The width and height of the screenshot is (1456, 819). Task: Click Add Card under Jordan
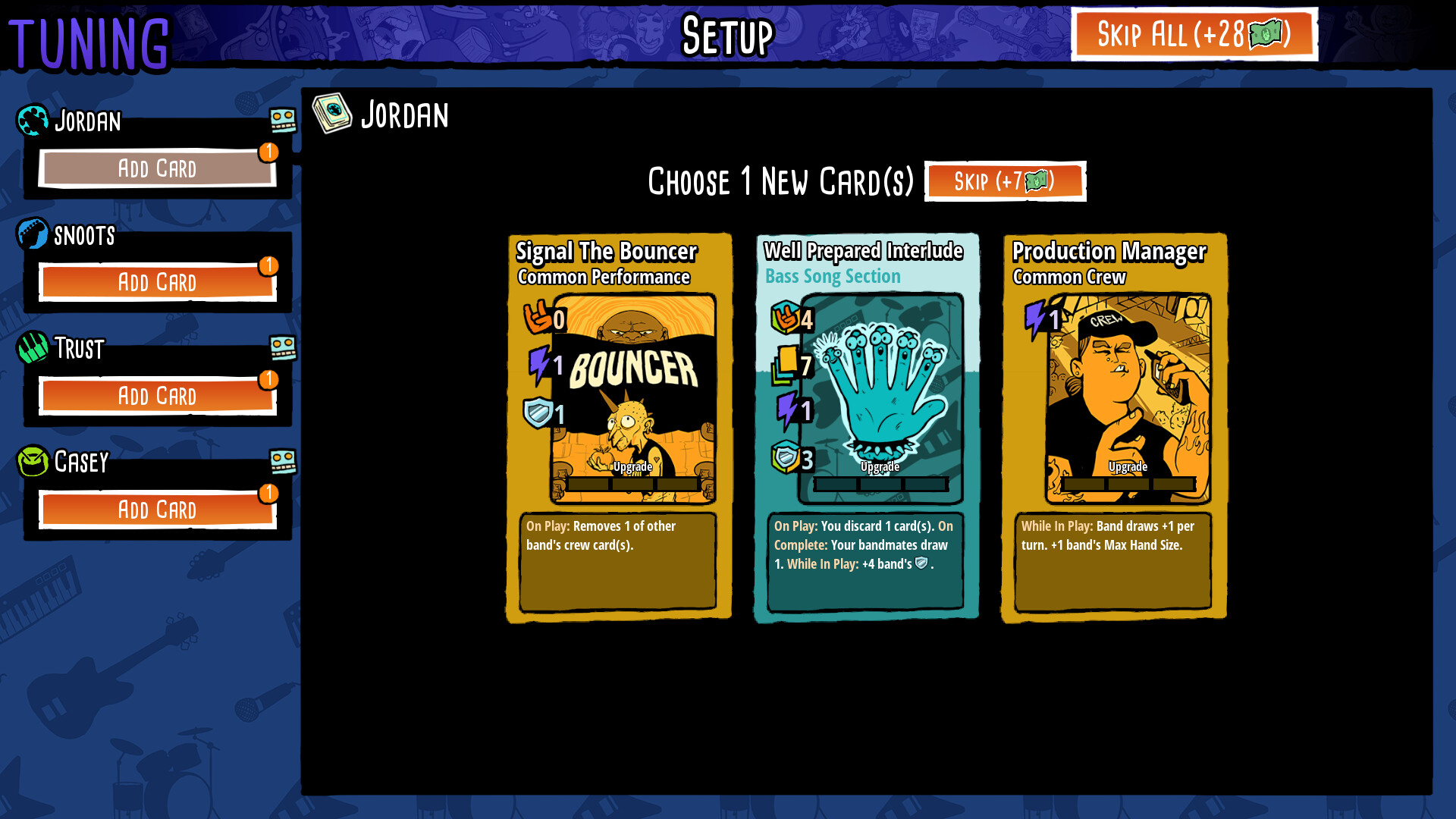tap(158, 168)
